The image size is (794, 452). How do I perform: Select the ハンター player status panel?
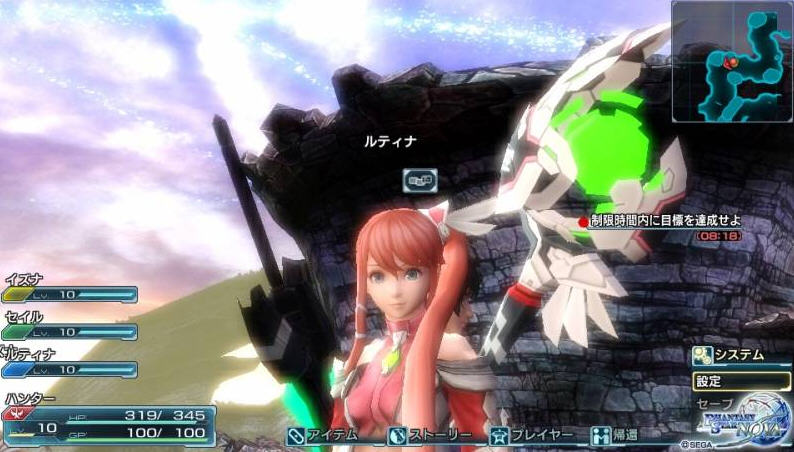point(108,422)
